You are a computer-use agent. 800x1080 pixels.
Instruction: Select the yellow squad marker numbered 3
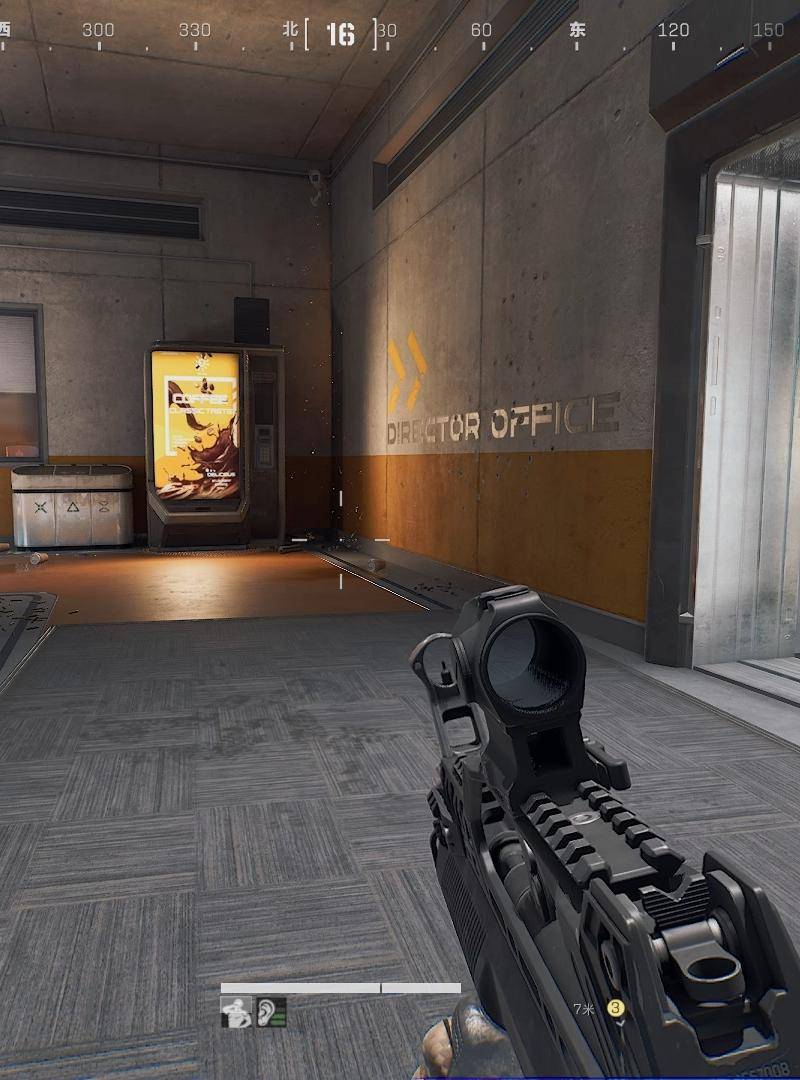[x=616, y=1008]
